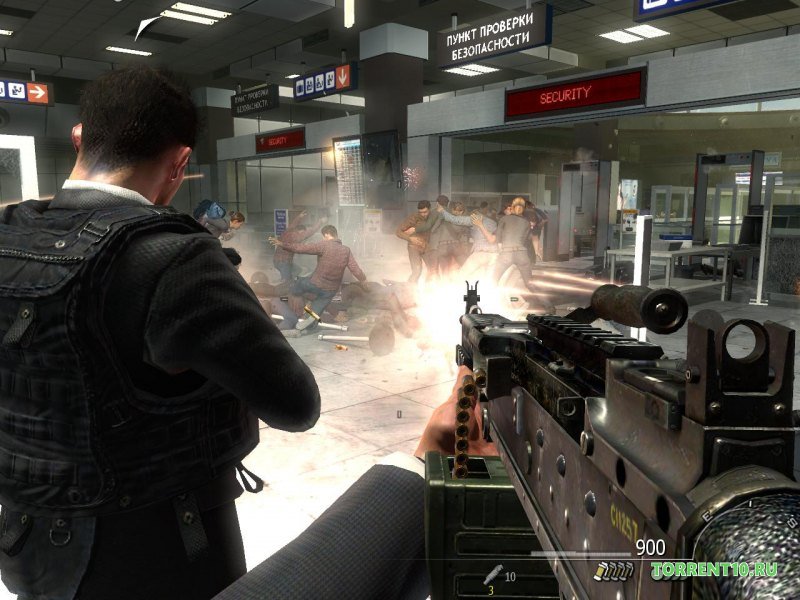Click the grenade launcher ammo icon
The image size is (800, 600).
492,575
